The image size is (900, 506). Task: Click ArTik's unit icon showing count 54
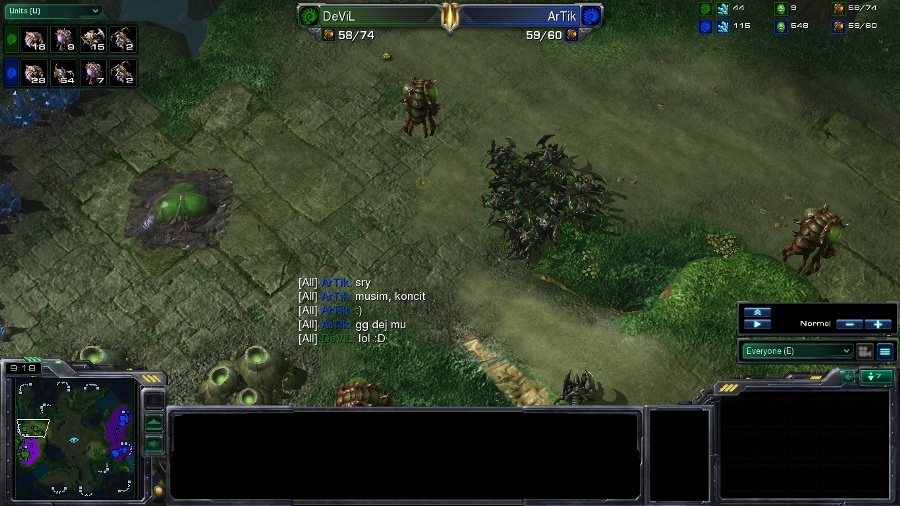(64, 73)
